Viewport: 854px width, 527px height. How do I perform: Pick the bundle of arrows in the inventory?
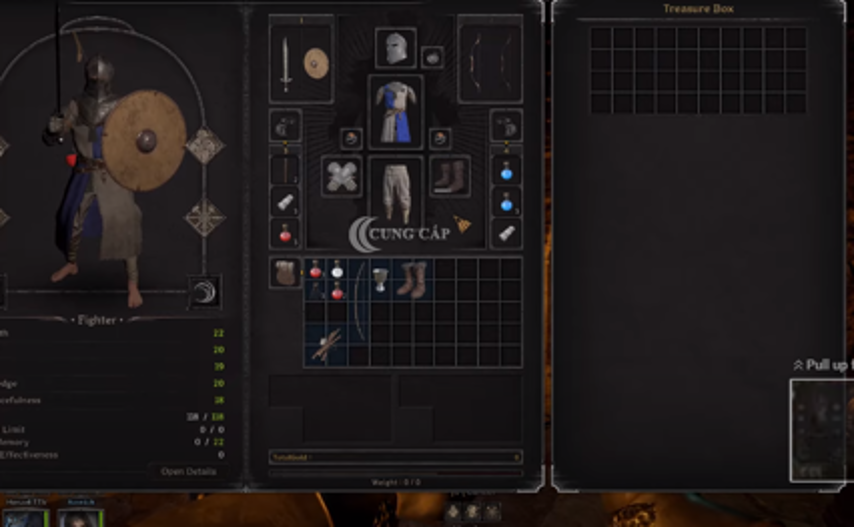click(x=326, y=345)
